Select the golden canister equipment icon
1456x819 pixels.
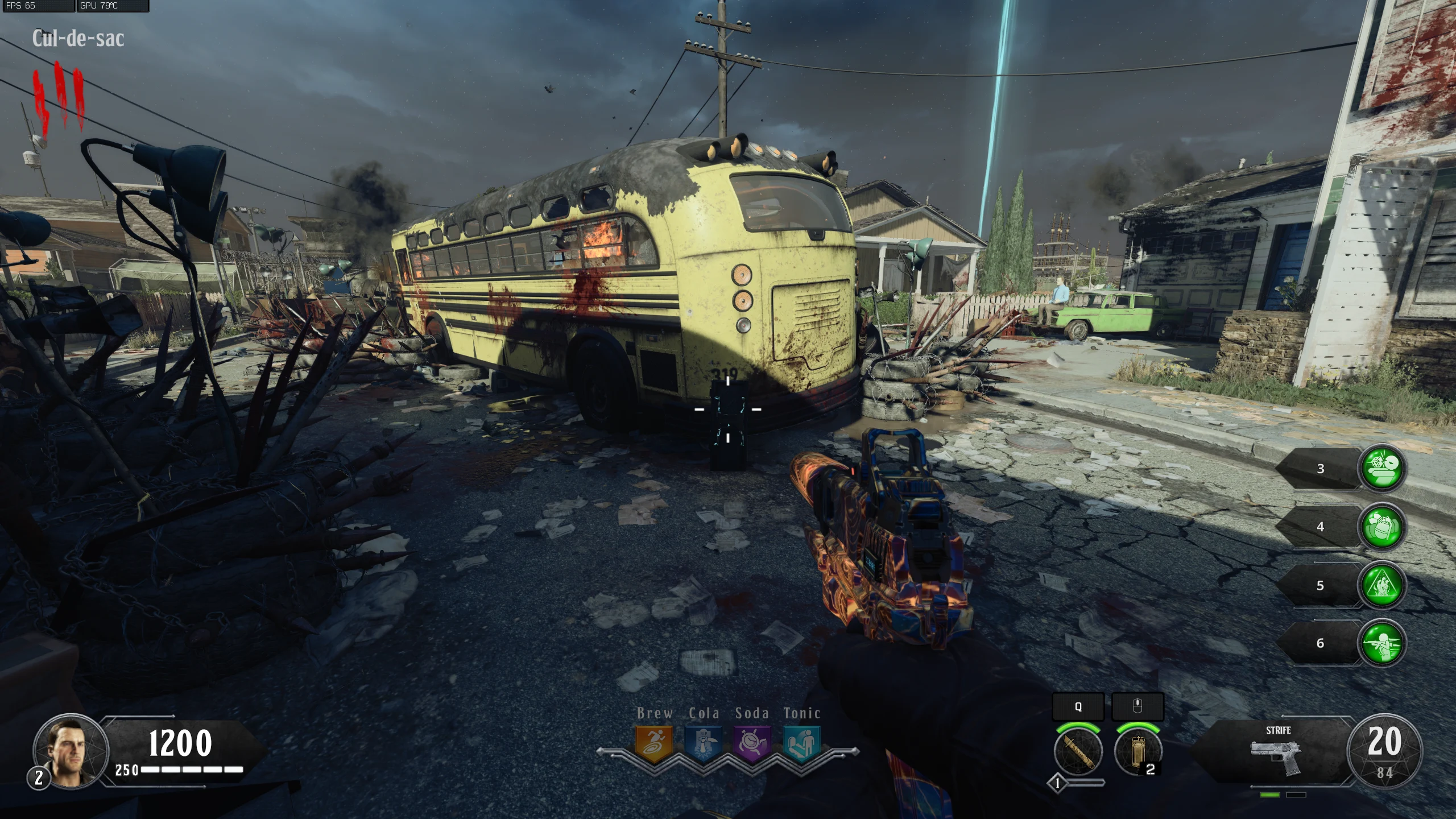(1138, 751)
